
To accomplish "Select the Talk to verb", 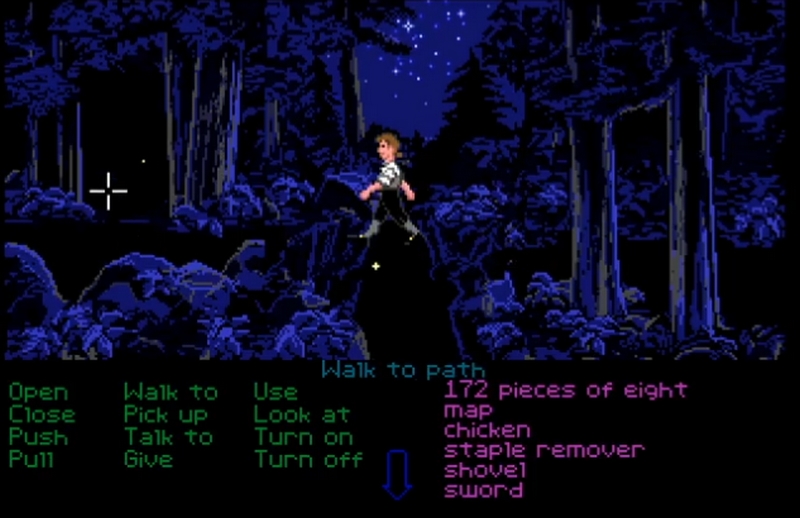I will (x=168, y=437).
